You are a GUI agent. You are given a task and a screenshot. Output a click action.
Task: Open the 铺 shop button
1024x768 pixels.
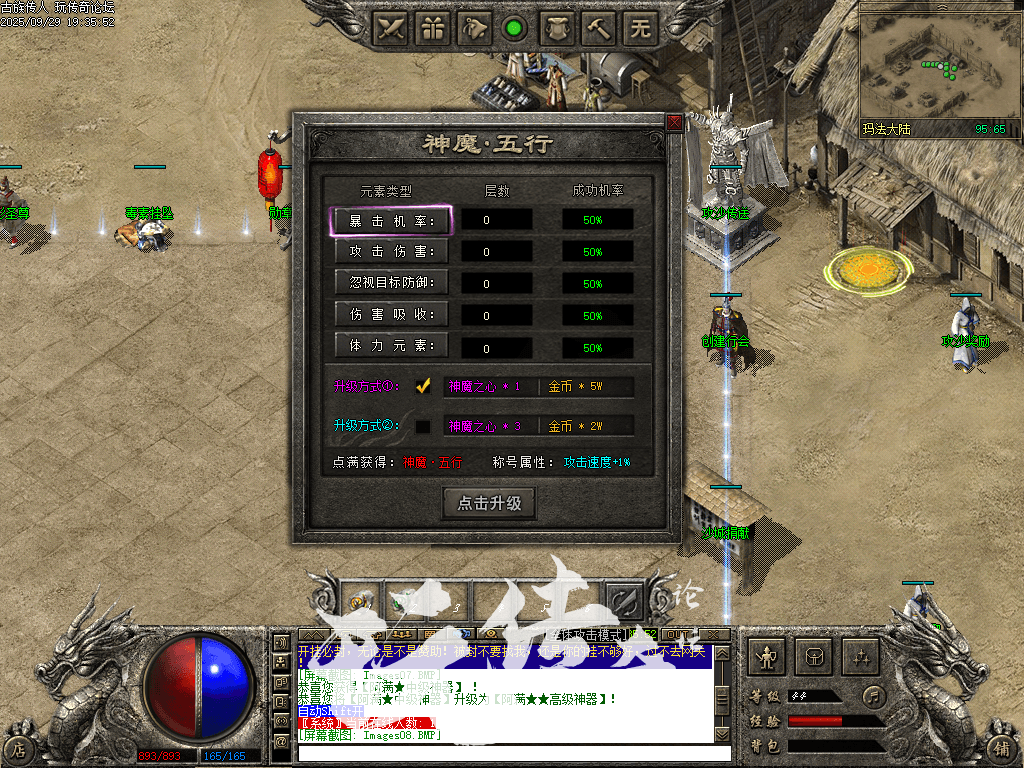(x=1001, y=747)
